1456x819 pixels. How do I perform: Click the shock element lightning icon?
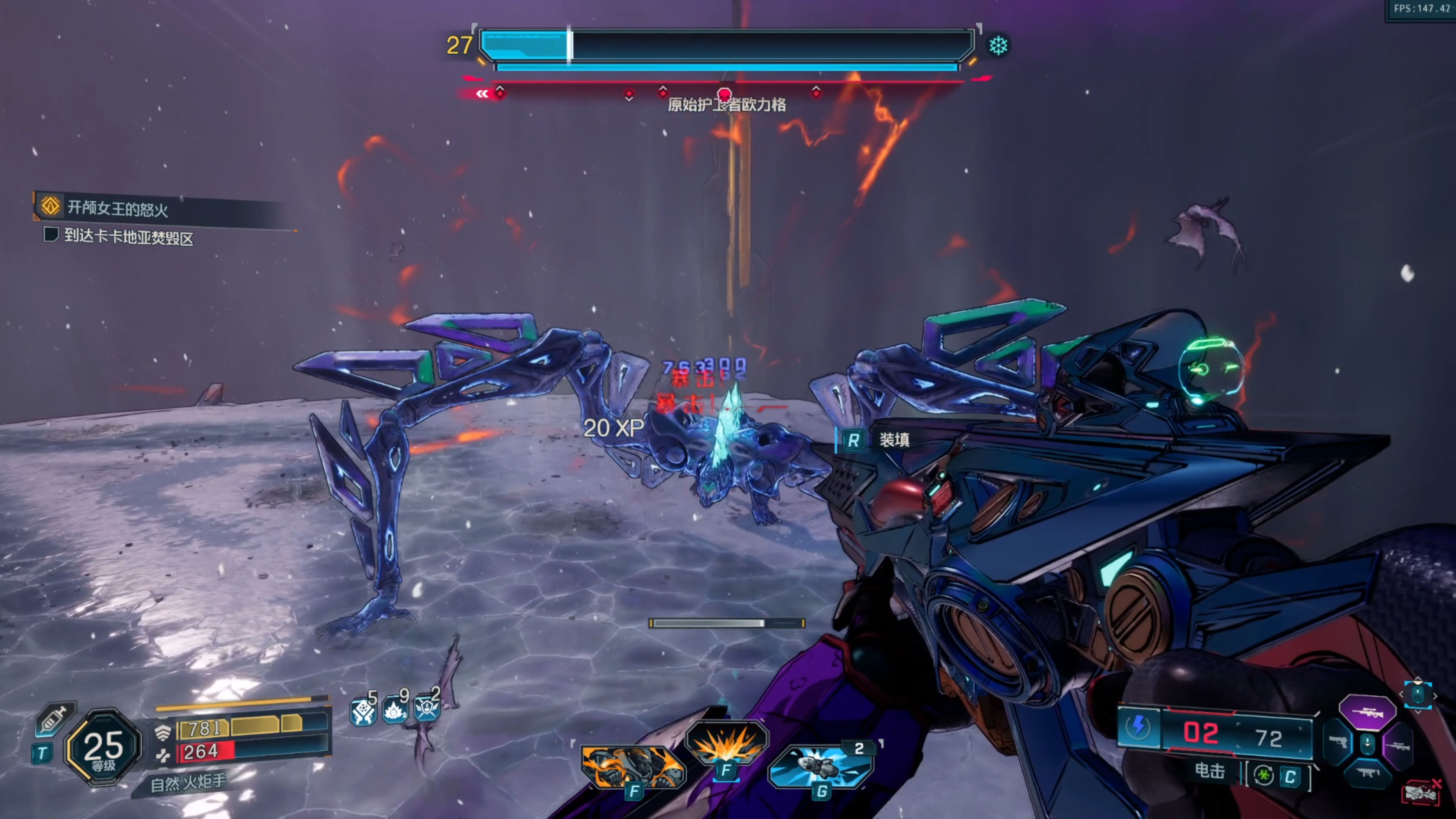(1138, 726)
